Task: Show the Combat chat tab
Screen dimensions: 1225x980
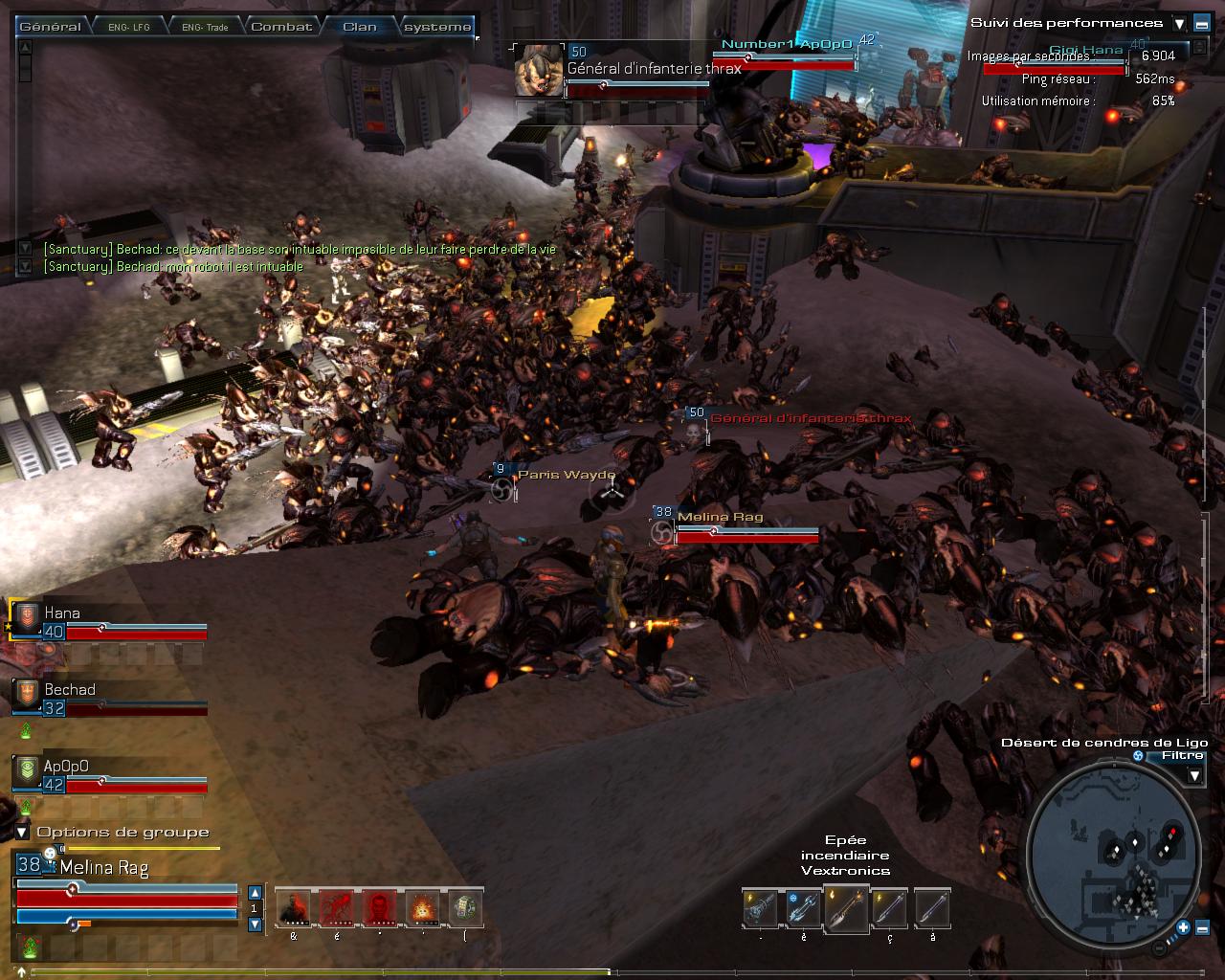Action: tap(281, 27)
